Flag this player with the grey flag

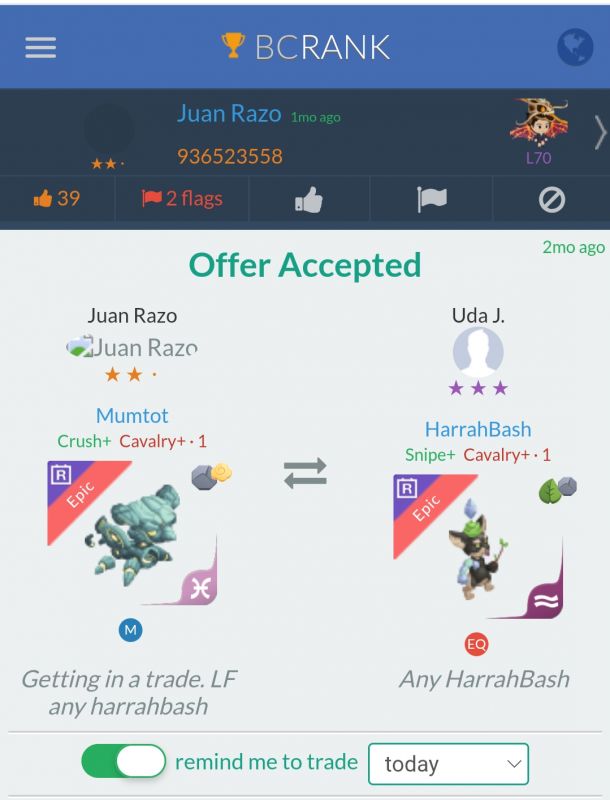pos(431,200)
